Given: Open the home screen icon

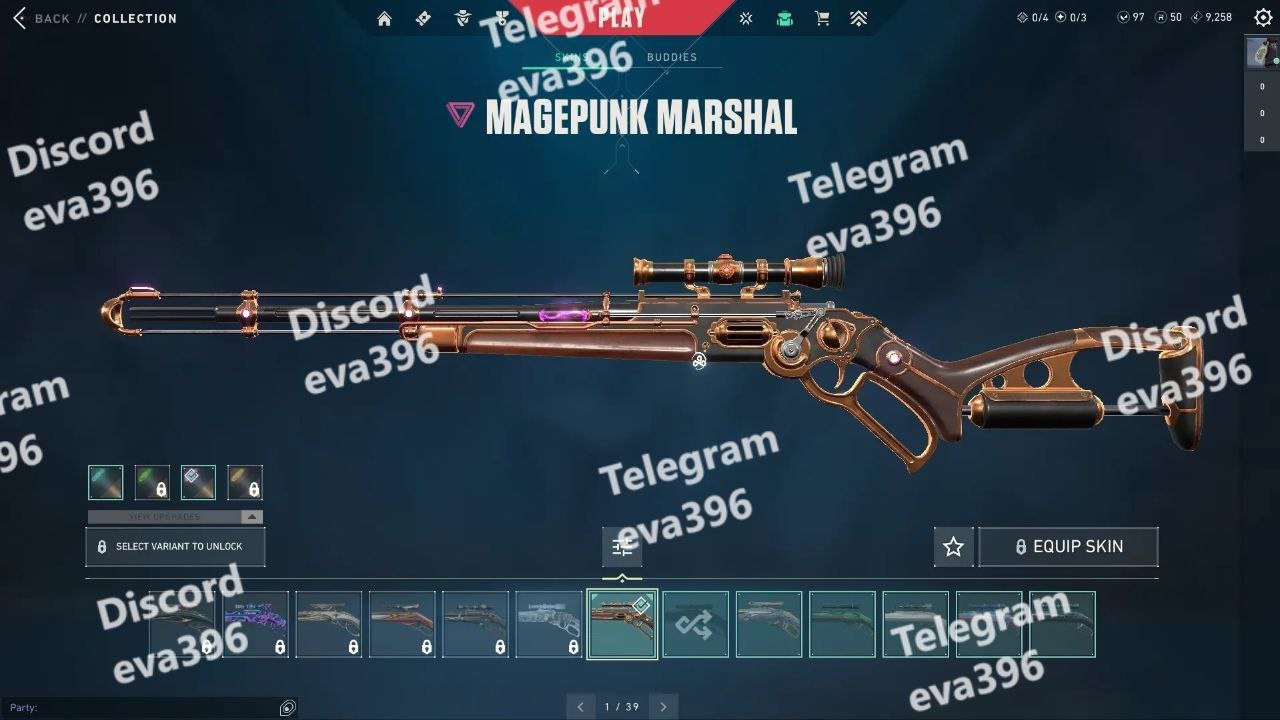Looking at the screenshot, I should 384,18.
